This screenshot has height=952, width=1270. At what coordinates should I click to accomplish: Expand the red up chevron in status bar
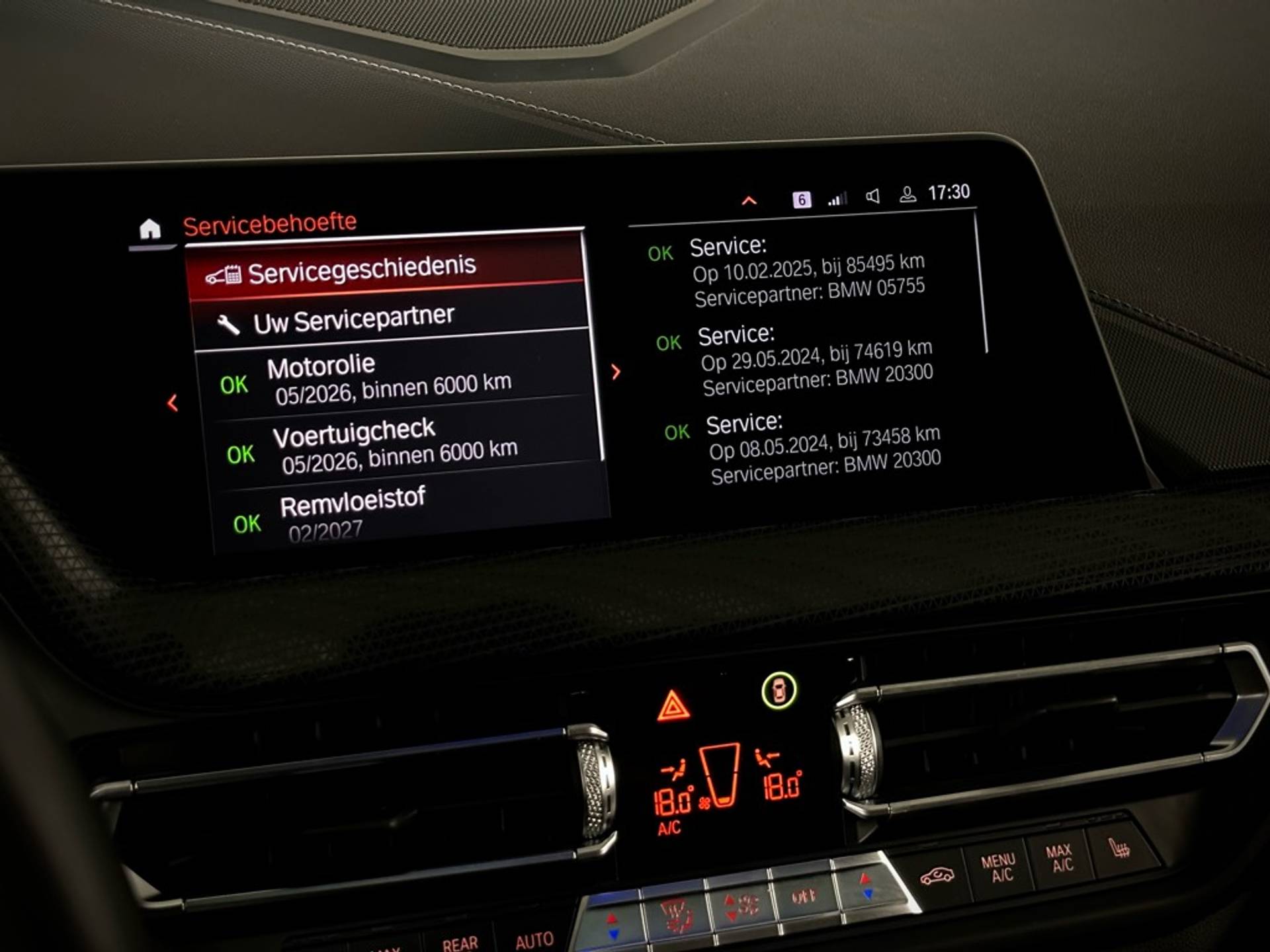pos(749,201)
